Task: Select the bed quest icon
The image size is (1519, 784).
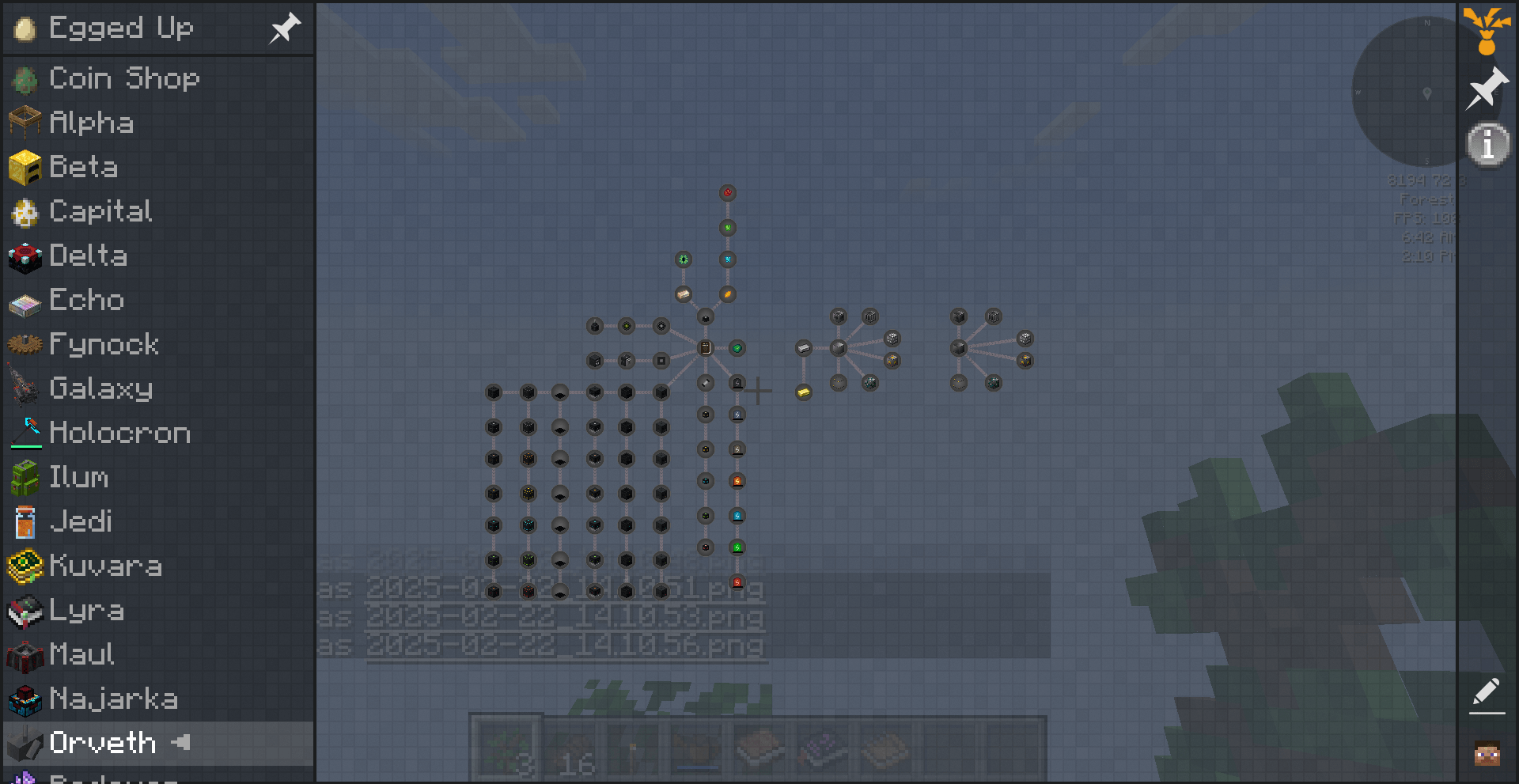Action: pos(682,294)
